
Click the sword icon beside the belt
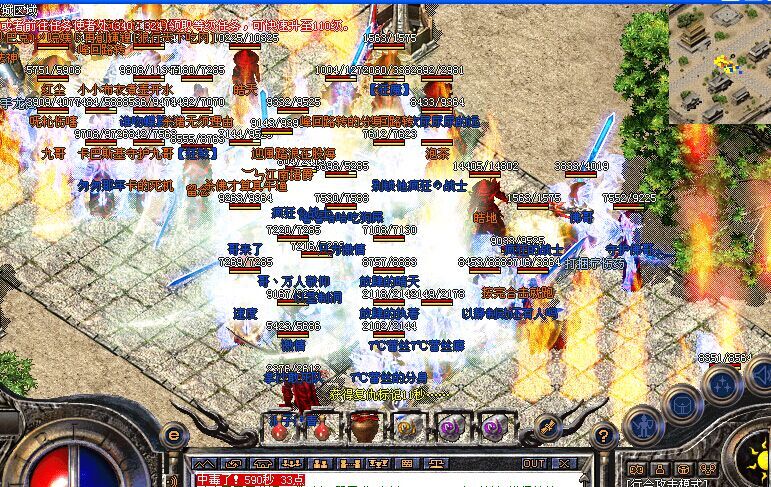[x=549, y=427]
